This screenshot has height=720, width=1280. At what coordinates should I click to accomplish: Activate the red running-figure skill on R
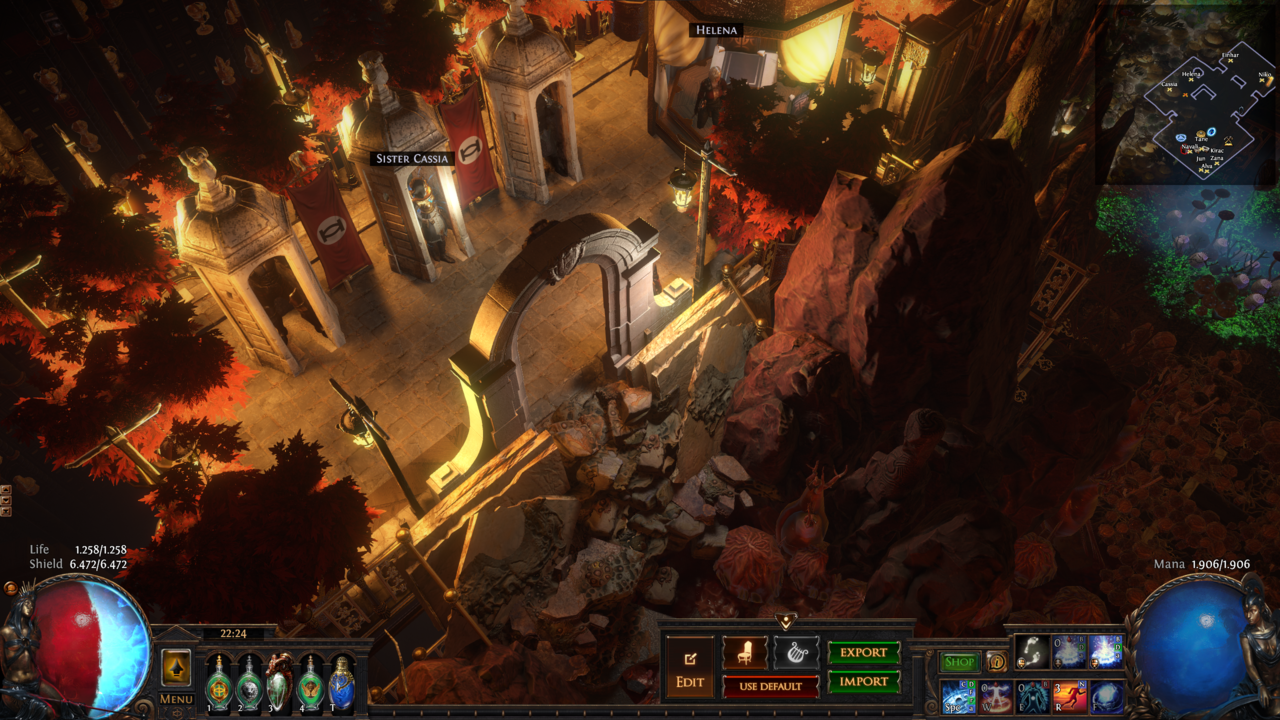[1069, 696]
